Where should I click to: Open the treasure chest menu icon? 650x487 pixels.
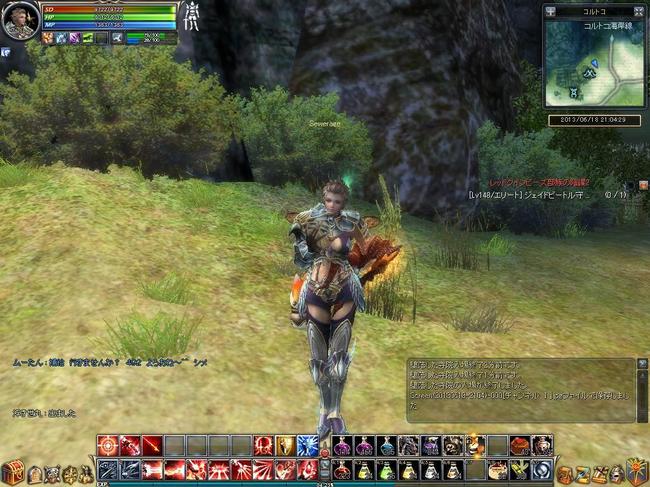(x=12, y=471)
